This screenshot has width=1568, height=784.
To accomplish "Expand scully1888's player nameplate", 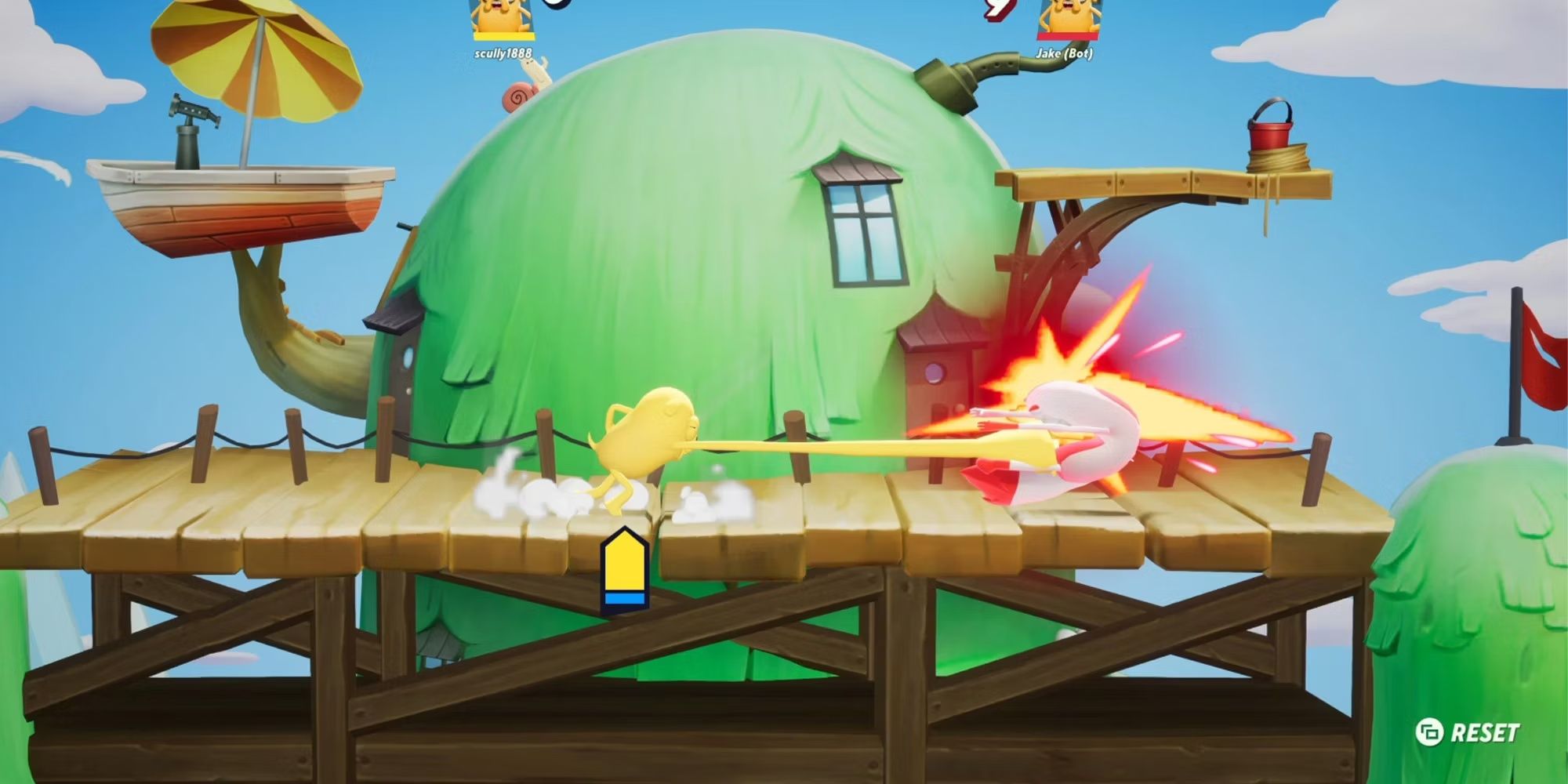I will tap(503, 53).
